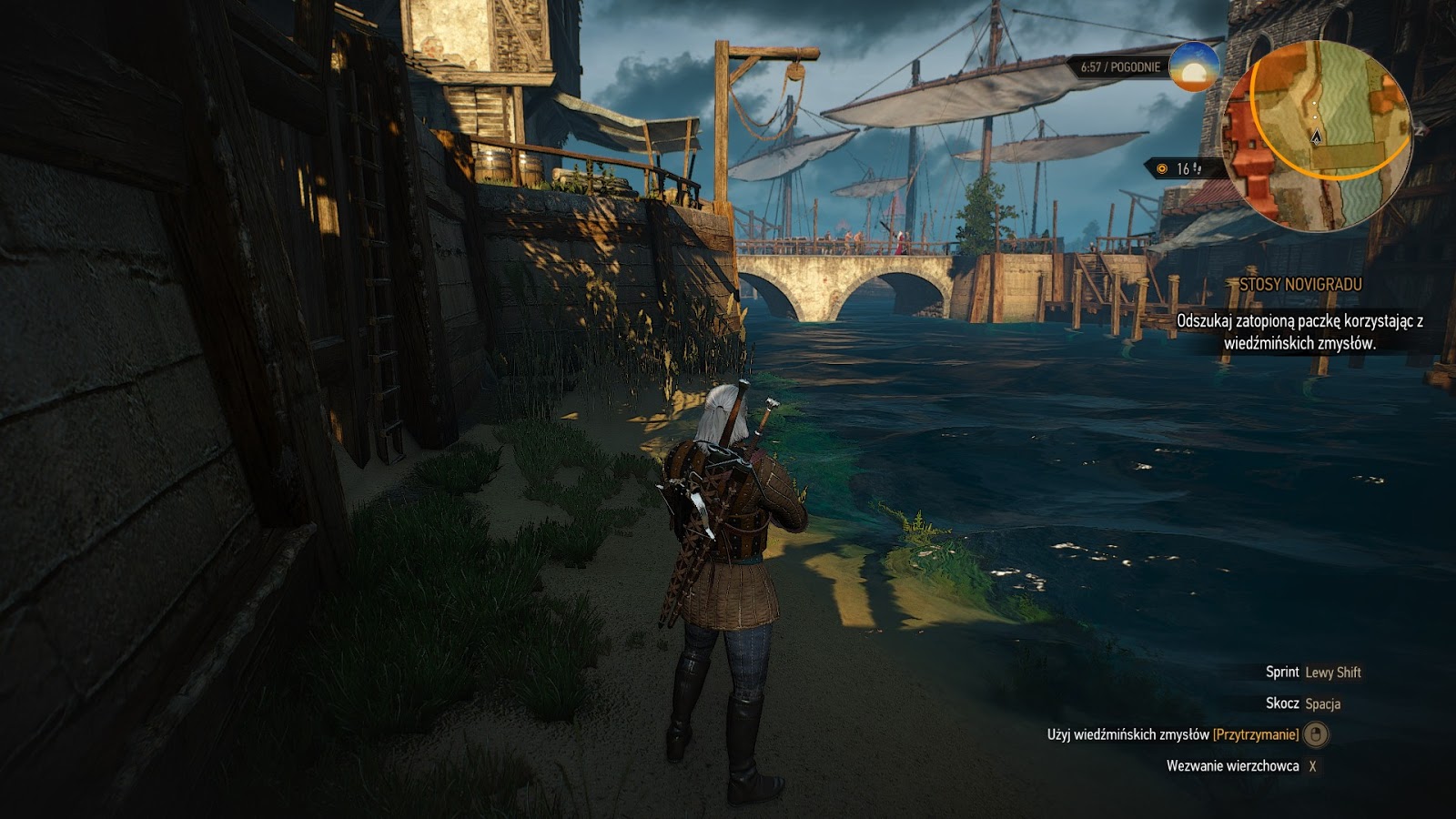Screen dimensions: 1456x819
Task: Click the sun weather icon
Action: coord(1193,66)
